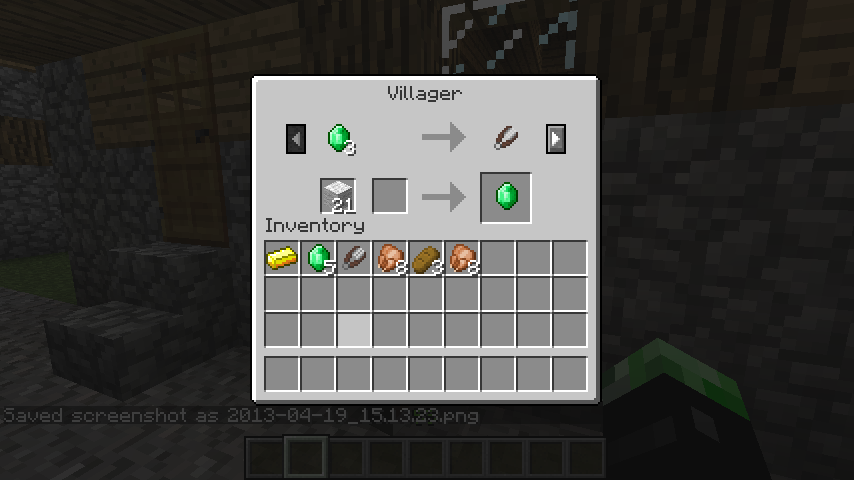
Task: Grab the stack of 5 emeralds
Action: point(319,259)
